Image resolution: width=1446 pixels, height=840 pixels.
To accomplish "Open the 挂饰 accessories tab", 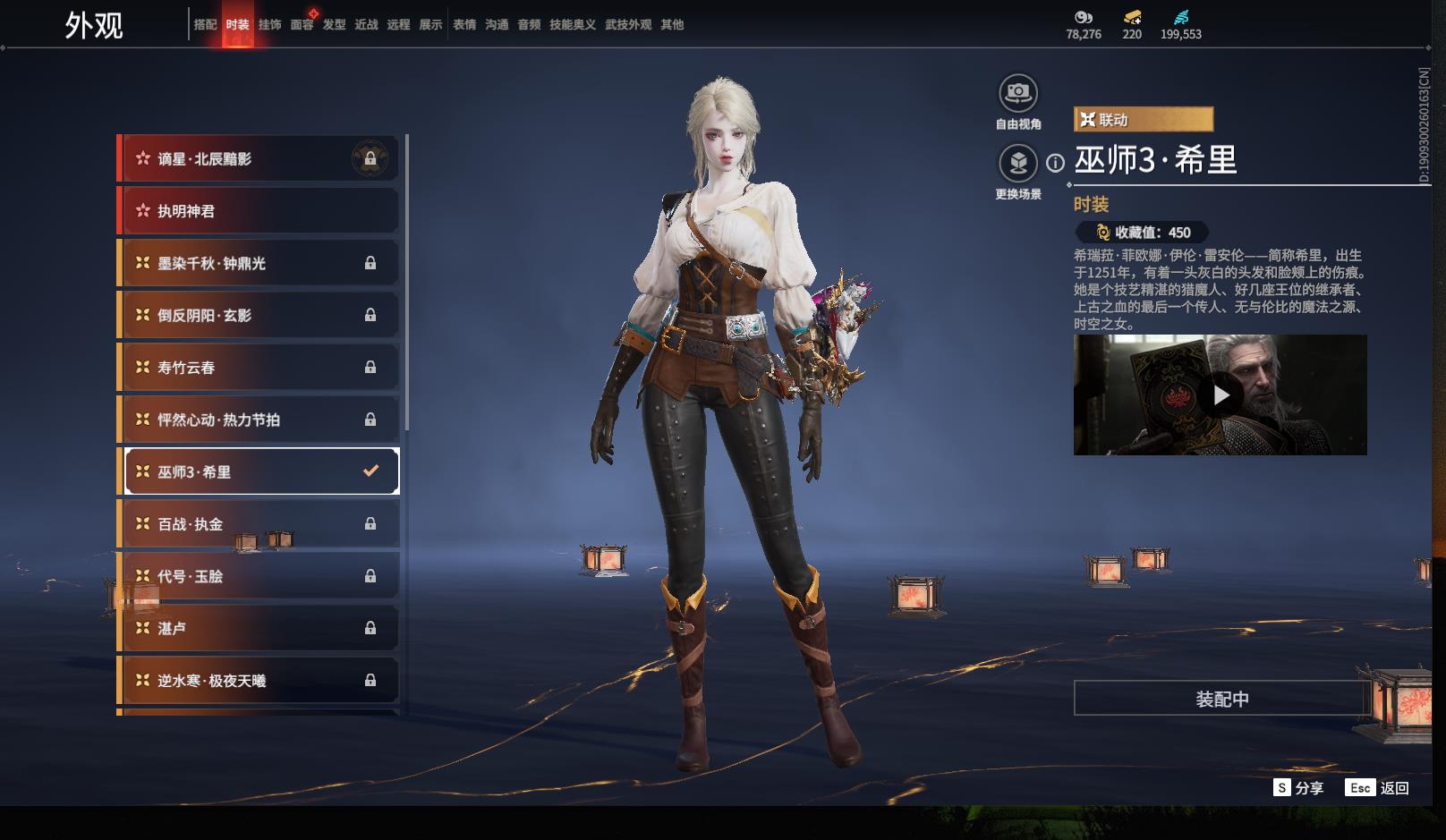I will pyautogui.click(x=269, y=25).
